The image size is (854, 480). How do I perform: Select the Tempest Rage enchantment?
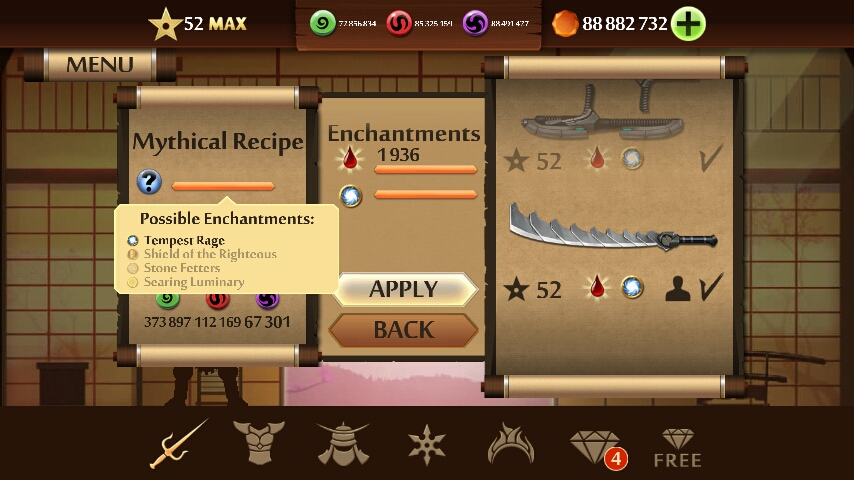[x=184, y=240]
